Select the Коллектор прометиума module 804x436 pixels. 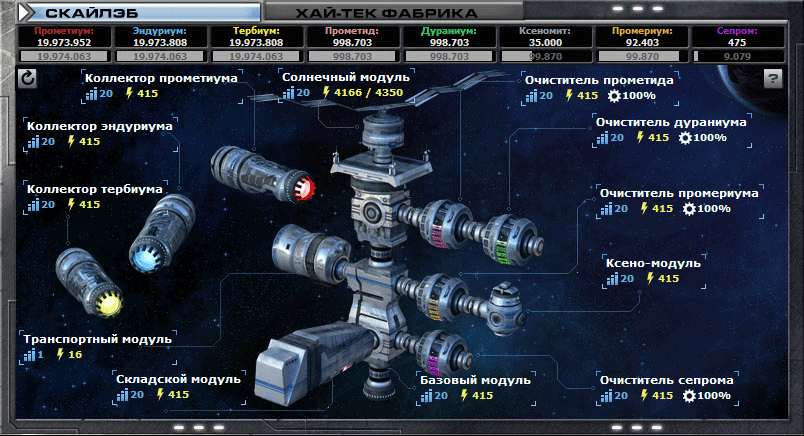(161, 78)
